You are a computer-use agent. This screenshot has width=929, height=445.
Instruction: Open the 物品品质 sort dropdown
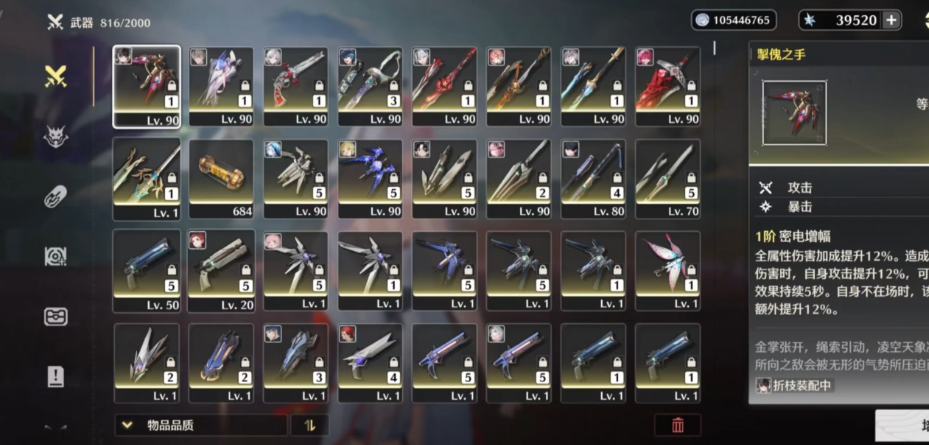(201, 425)
